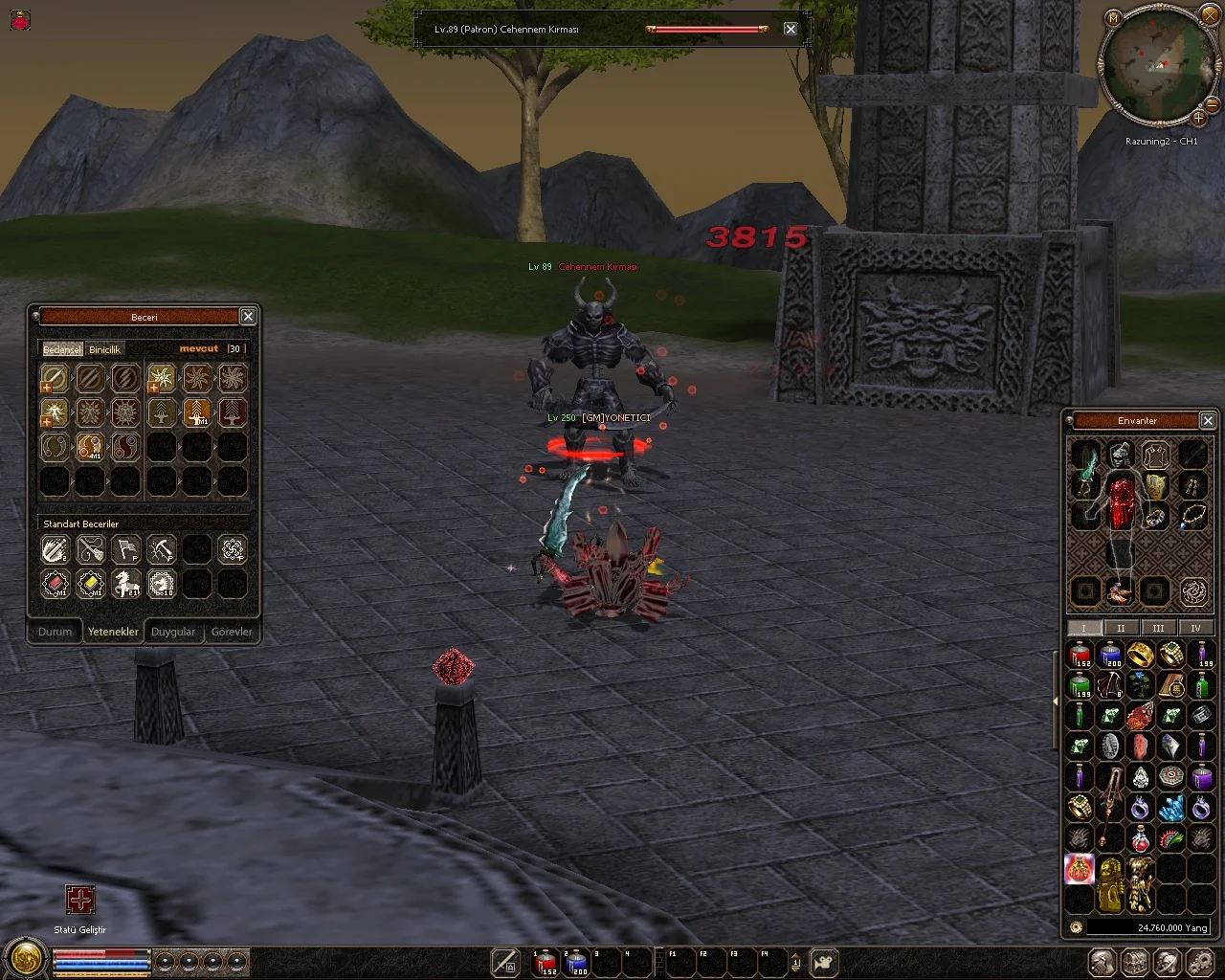Select the pickaxe mining skill icon

click(x=161, y=549)
